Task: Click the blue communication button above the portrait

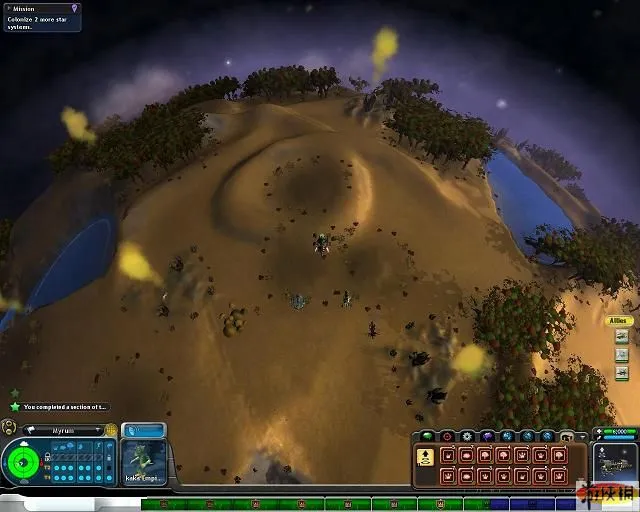Action: tap(143, 430)
